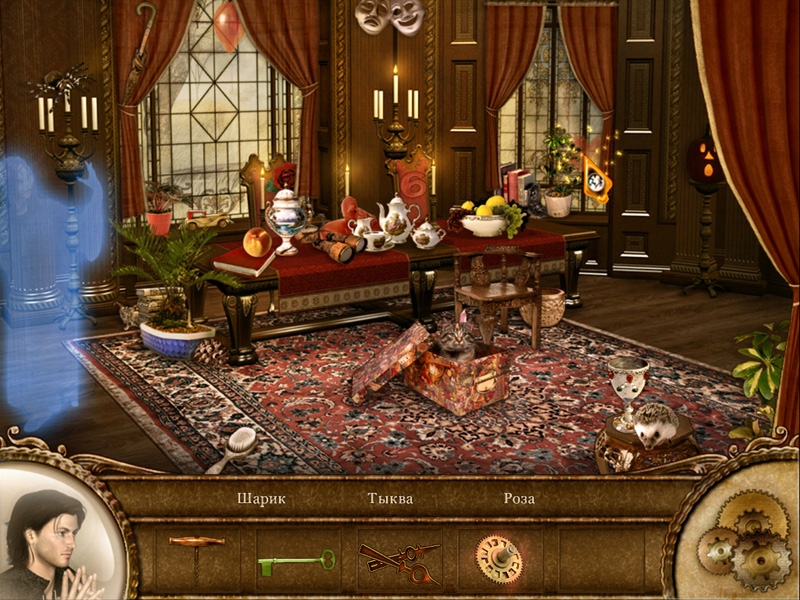Click the word Тыква in the list
This screenshot has width=800, height=600.
pos(390,498)
